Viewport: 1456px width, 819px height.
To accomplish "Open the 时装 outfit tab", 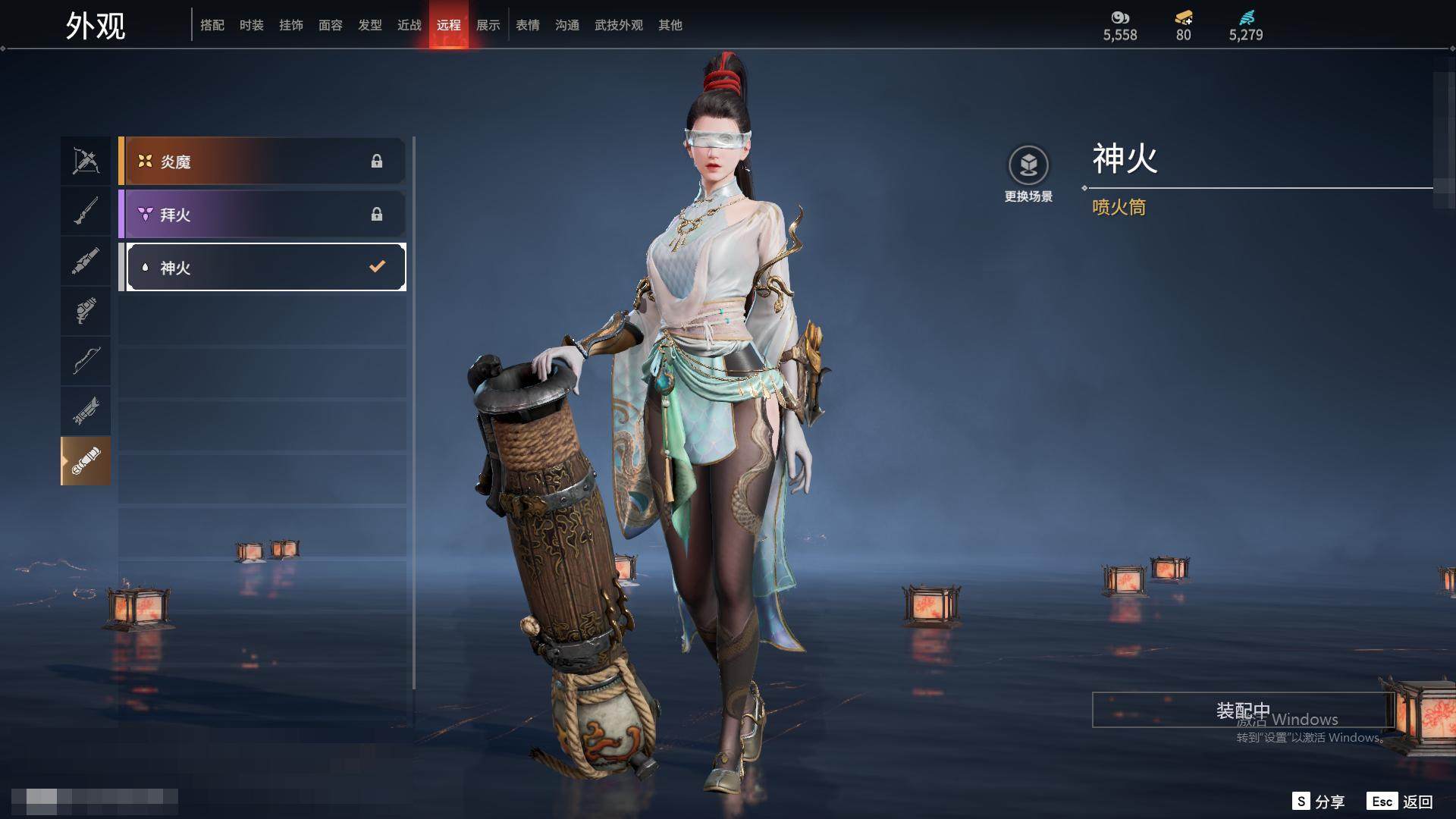I will 252,25.
